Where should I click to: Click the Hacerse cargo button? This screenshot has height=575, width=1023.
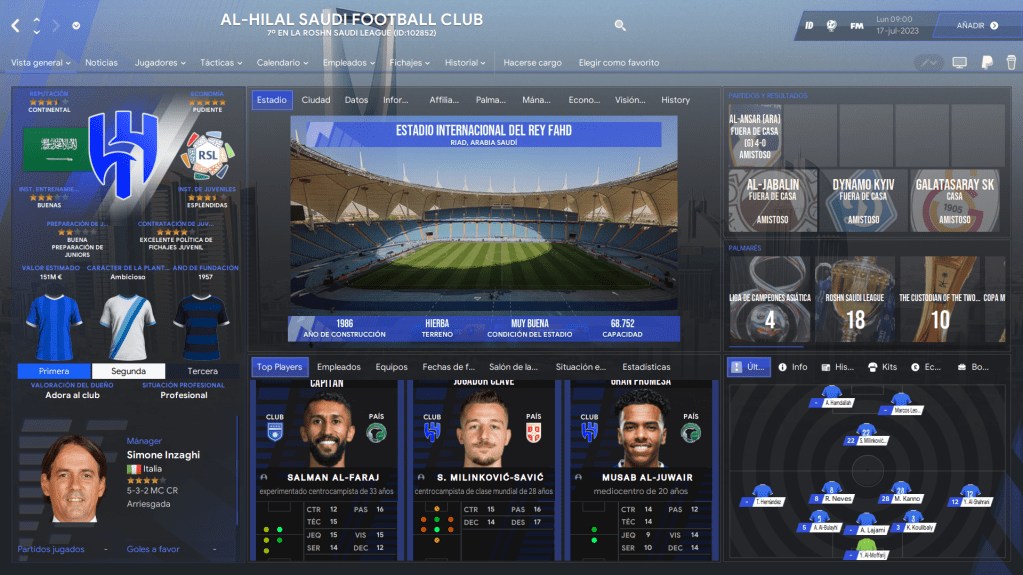pyautogui.click(x=532, y=63)
